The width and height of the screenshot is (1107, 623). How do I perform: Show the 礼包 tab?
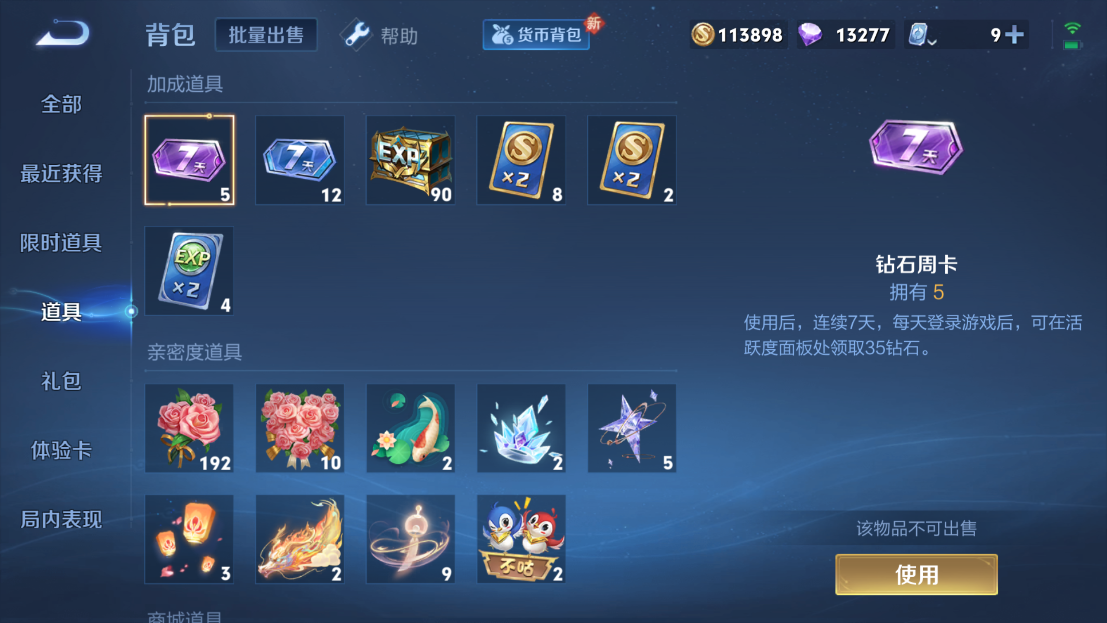click(x=61, y=381)
